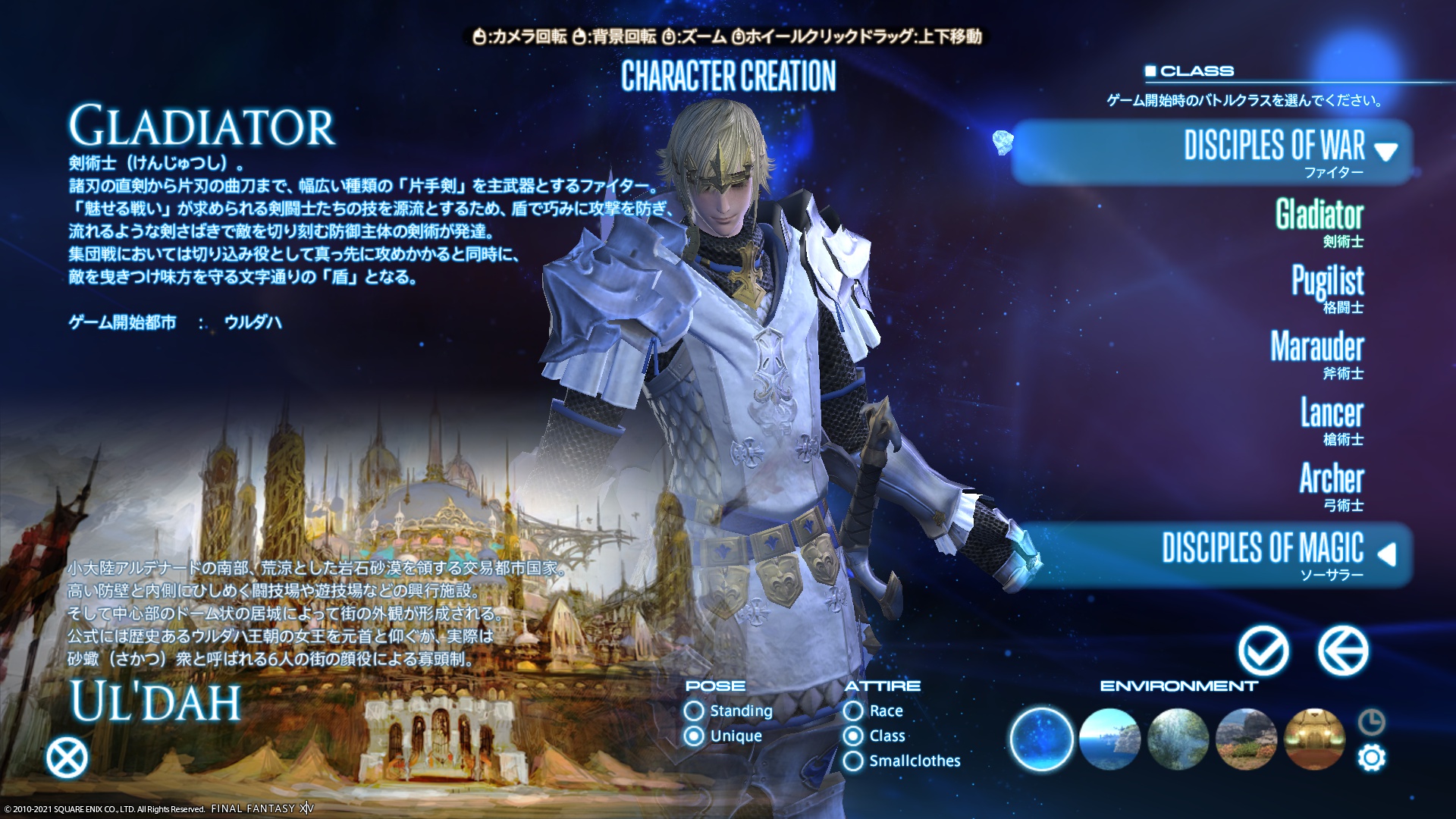The image size is (1456, 819).
Task: Open the environment gear settings
Action: point(1372,758)
